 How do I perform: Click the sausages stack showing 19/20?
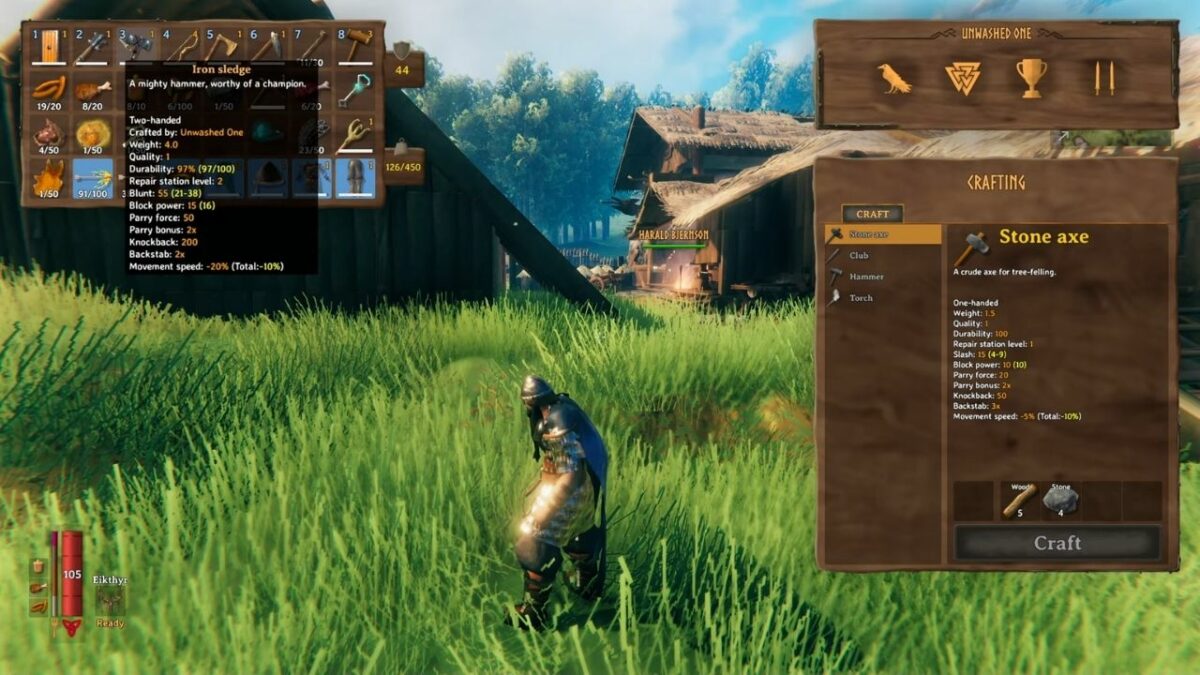click(x=48, y=90)
